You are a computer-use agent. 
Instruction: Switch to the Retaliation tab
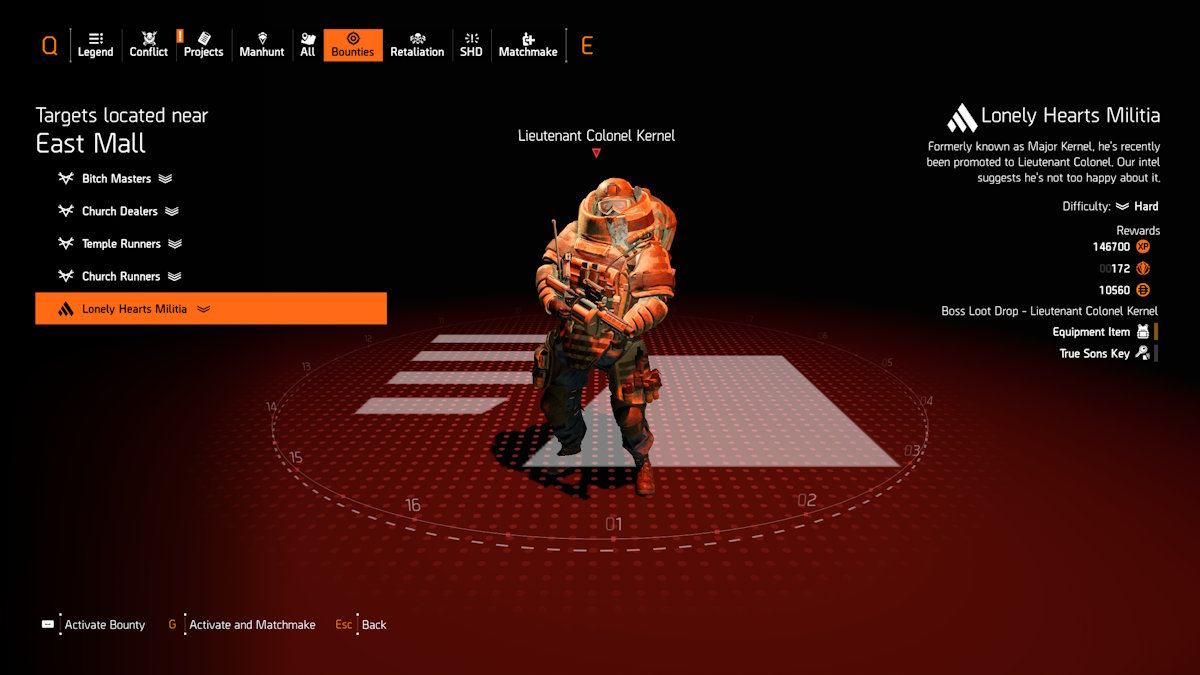point(417,45)
